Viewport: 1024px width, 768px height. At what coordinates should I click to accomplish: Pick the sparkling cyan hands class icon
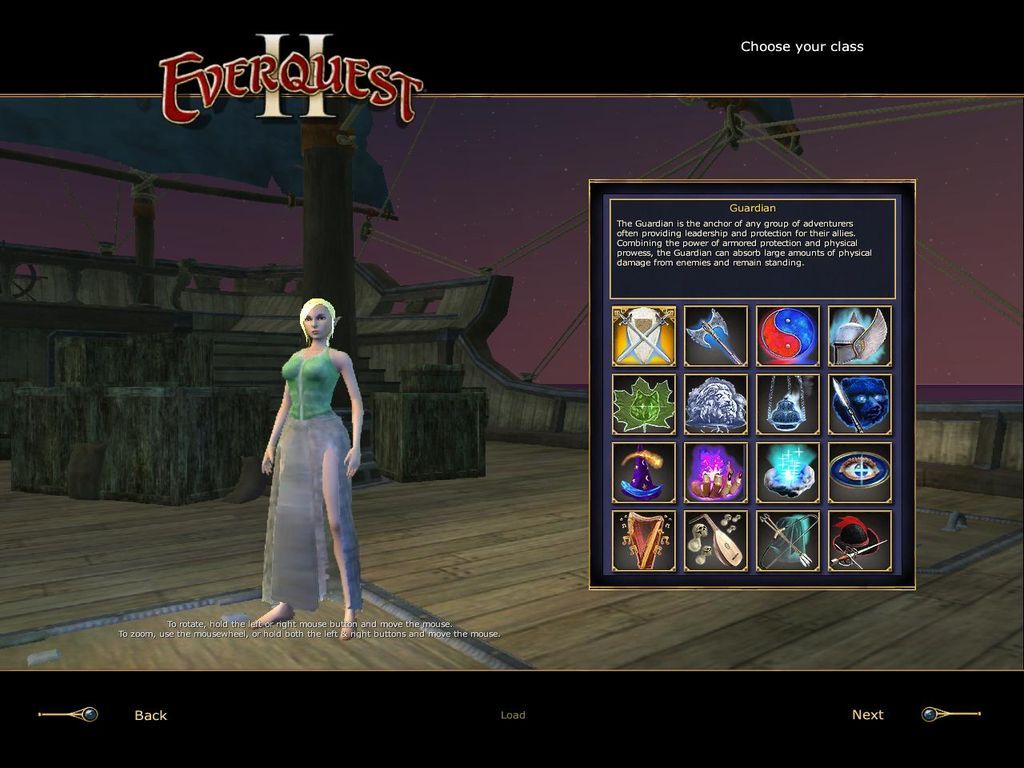point(788,473)
